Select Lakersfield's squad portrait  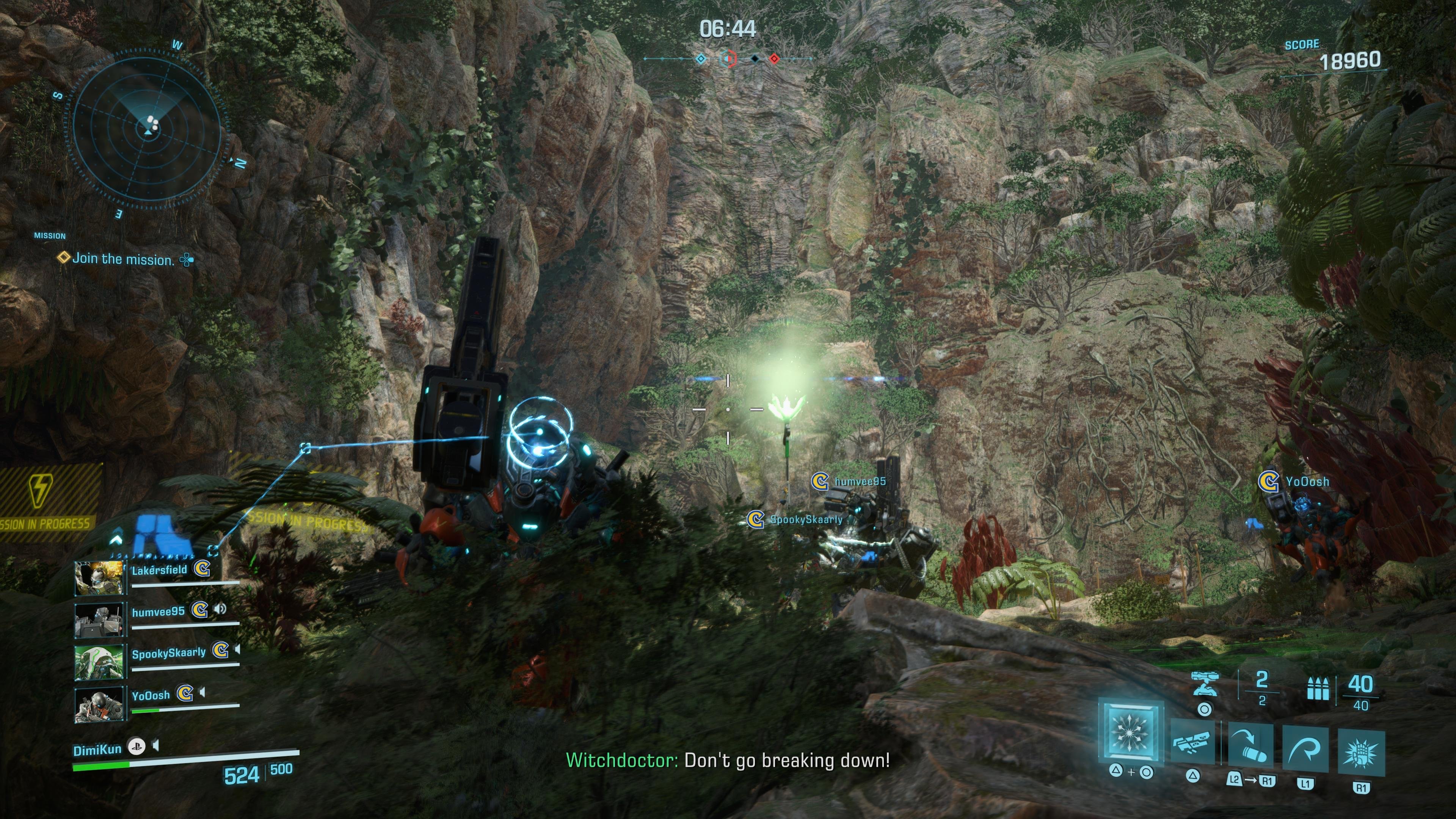[99, 577]
